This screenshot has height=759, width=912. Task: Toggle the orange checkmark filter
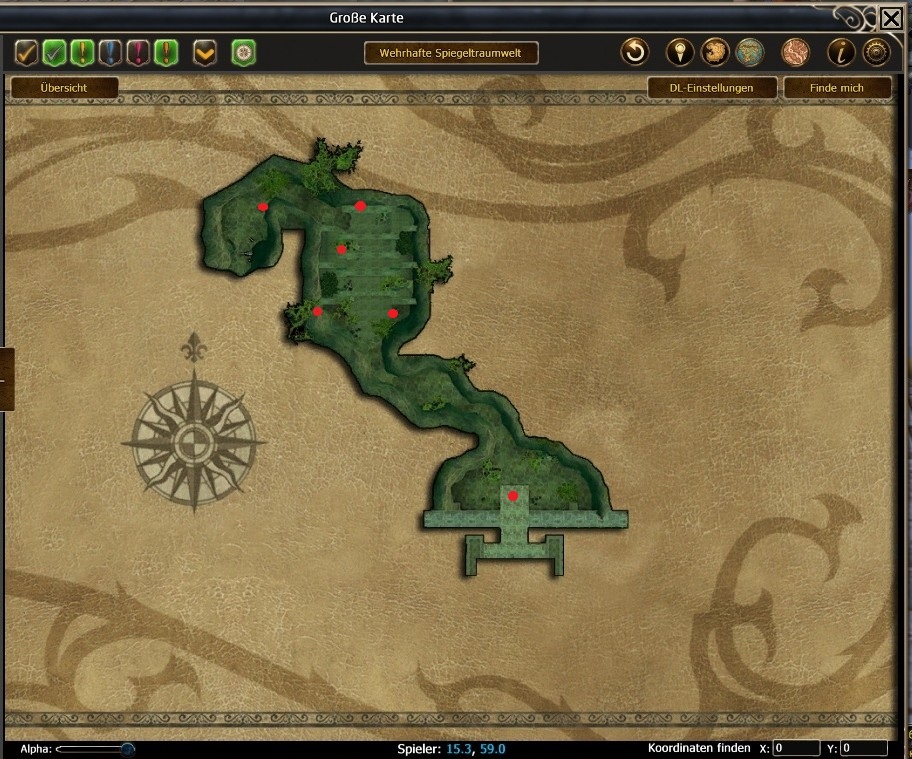(x=27, y=52)
